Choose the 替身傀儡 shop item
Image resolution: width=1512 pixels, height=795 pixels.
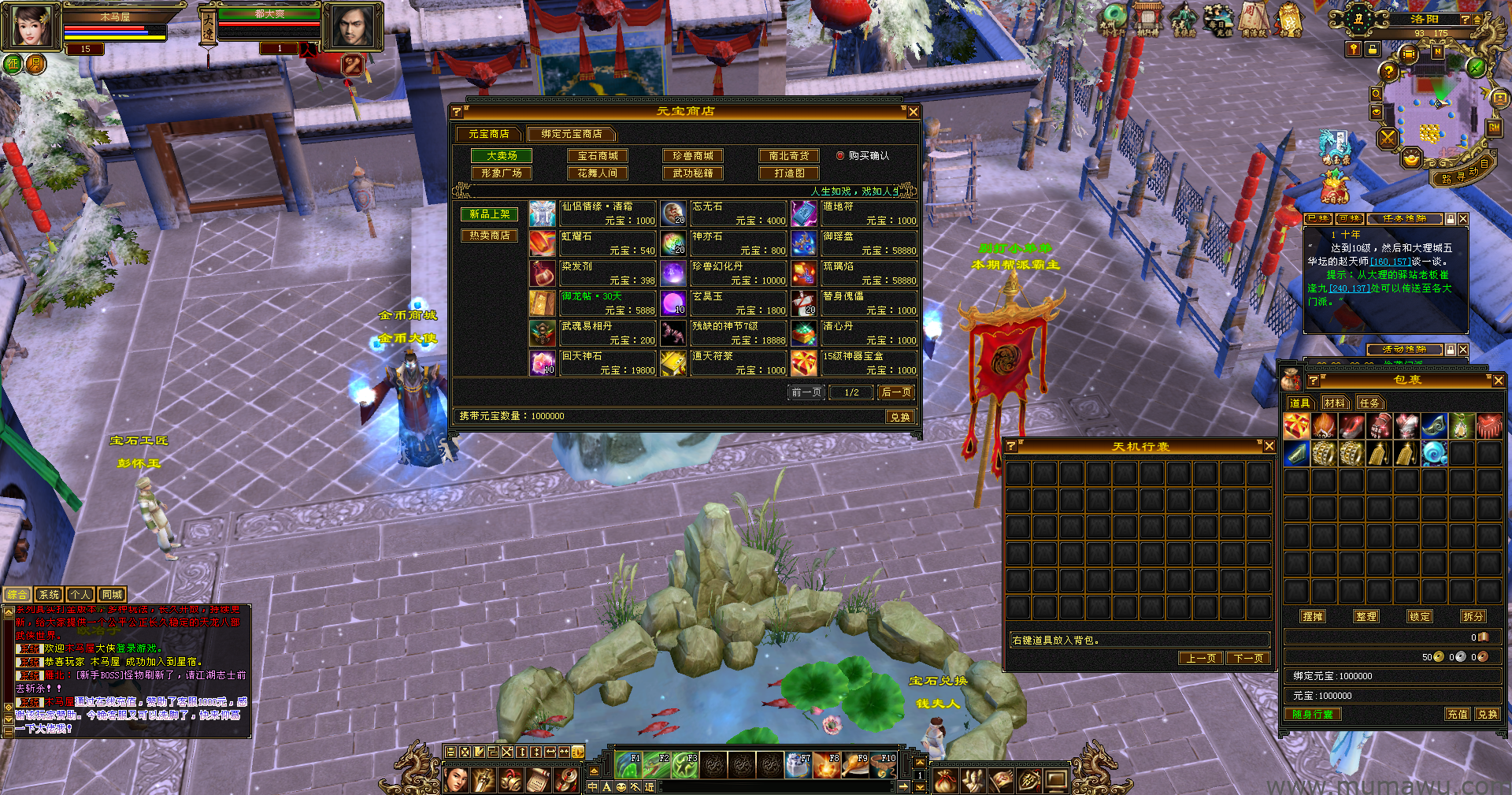[x=854, y=303]
